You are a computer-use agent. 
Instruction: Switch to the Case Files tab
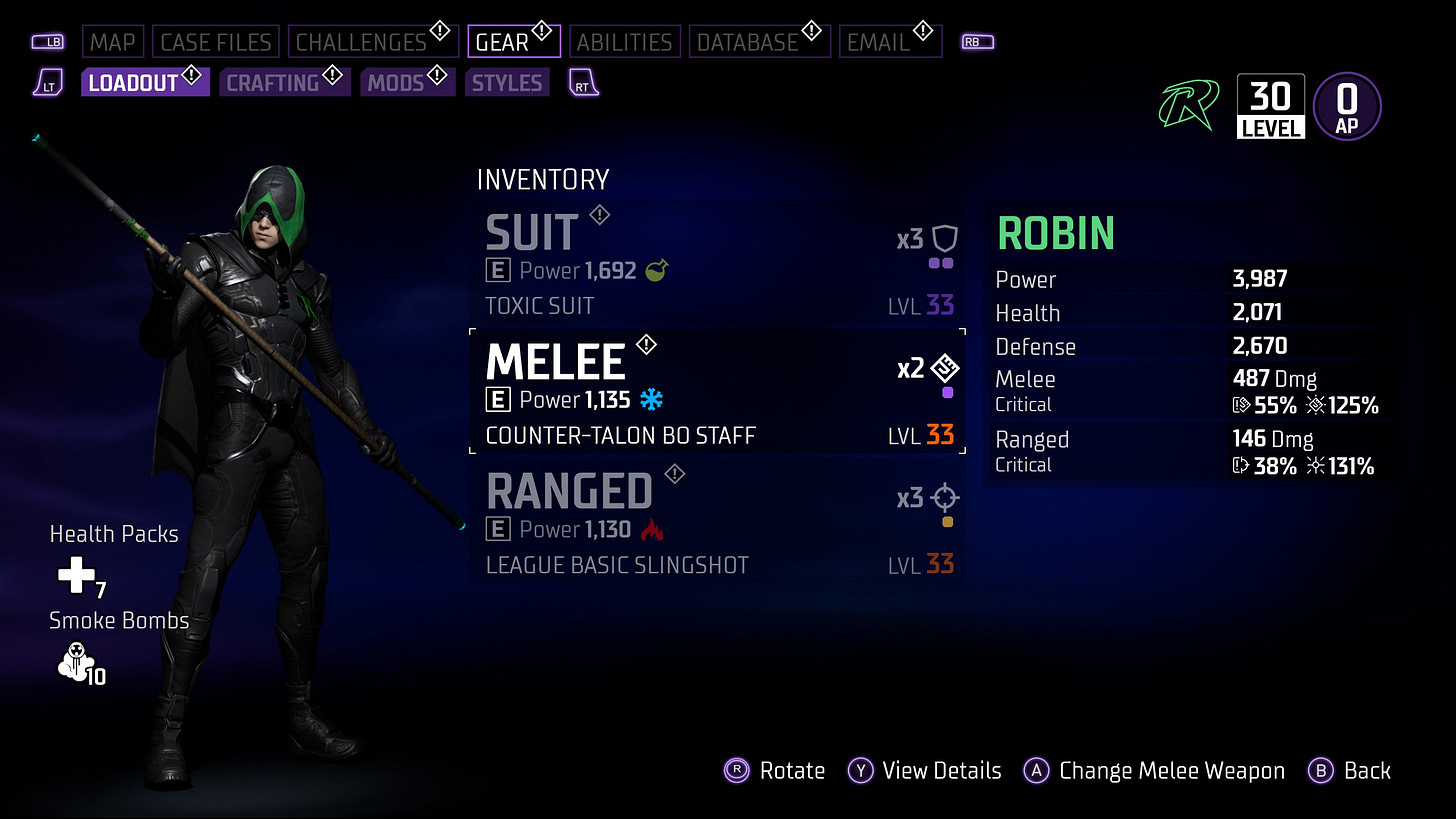point(216,42)
